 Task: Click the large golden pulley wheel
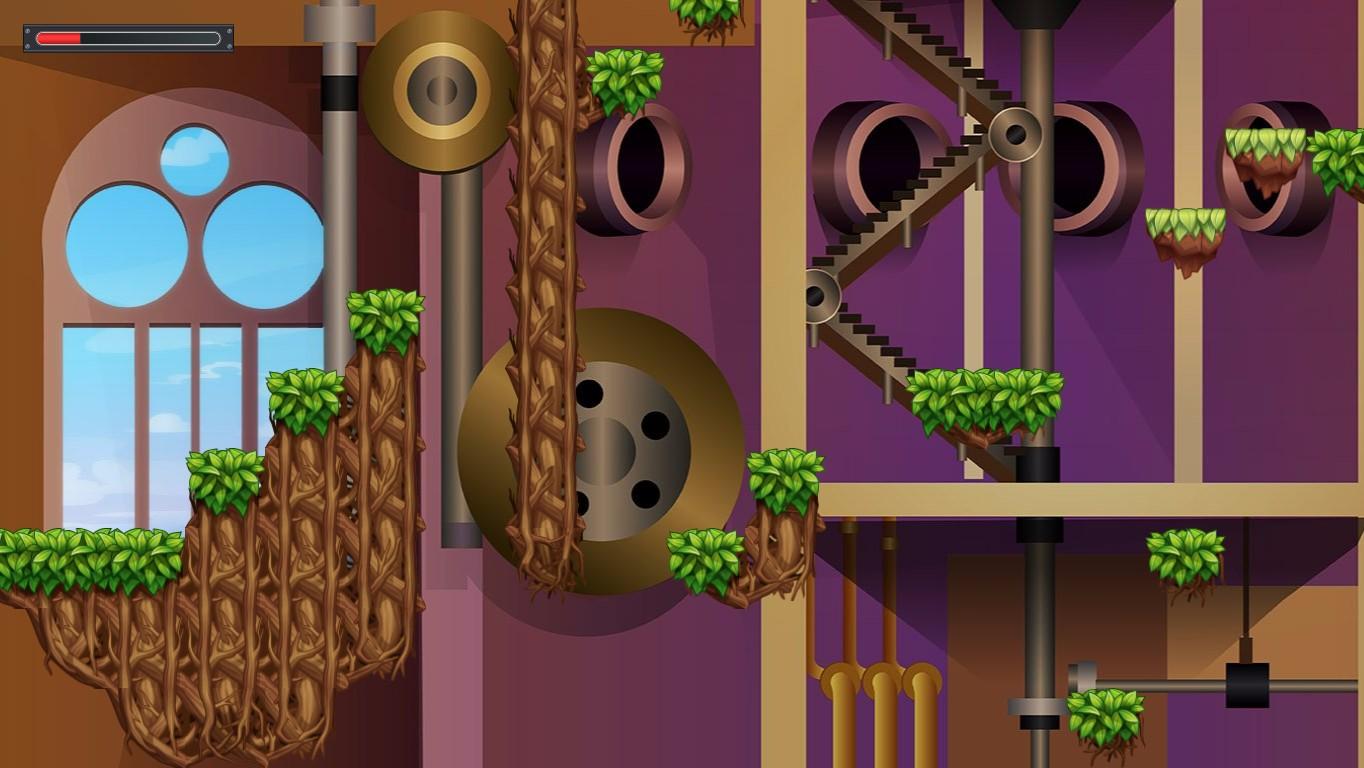coord(437,90)
